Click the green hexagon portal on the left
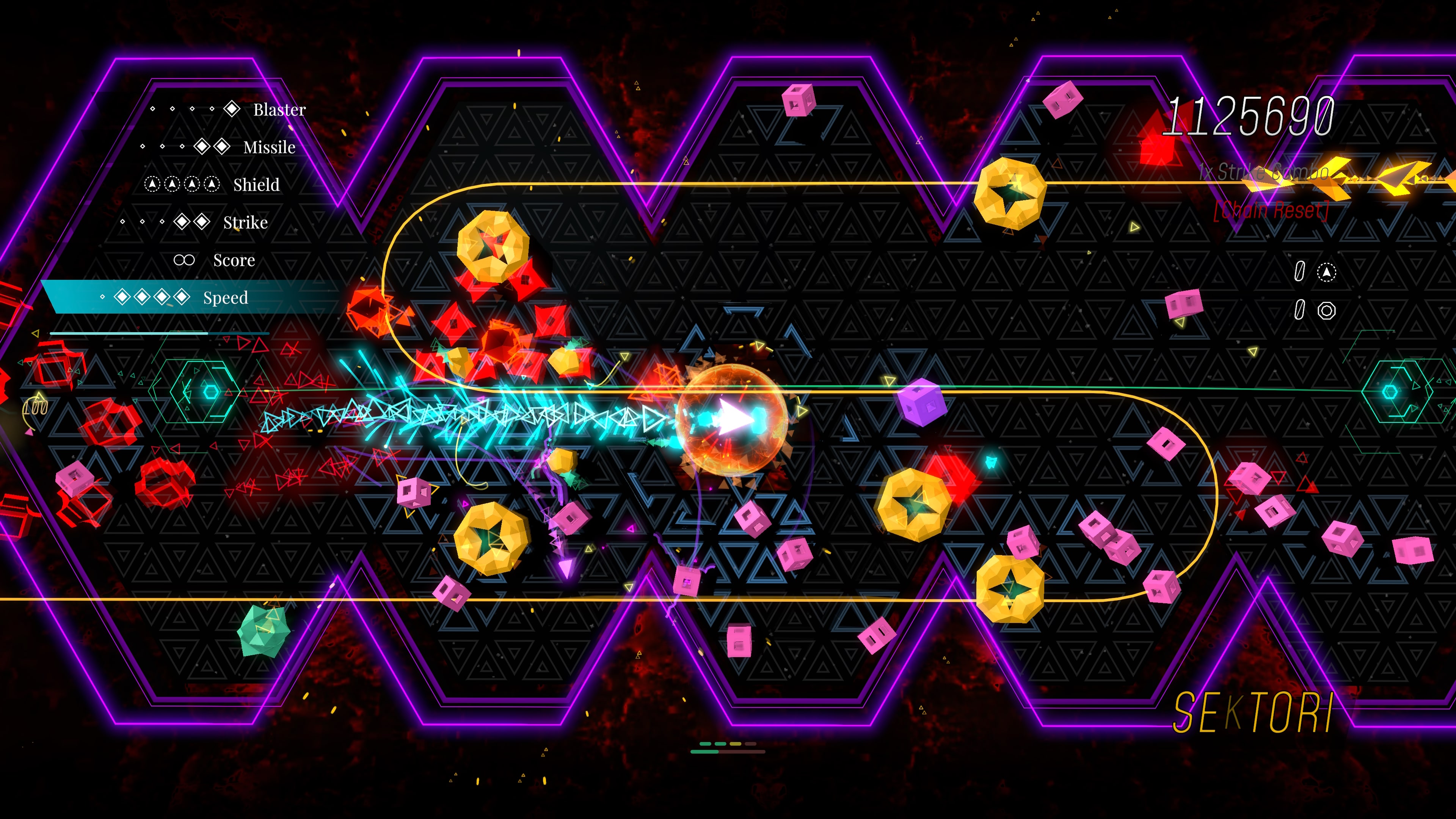Screen dimensions: 1456x819 (204, 392)
